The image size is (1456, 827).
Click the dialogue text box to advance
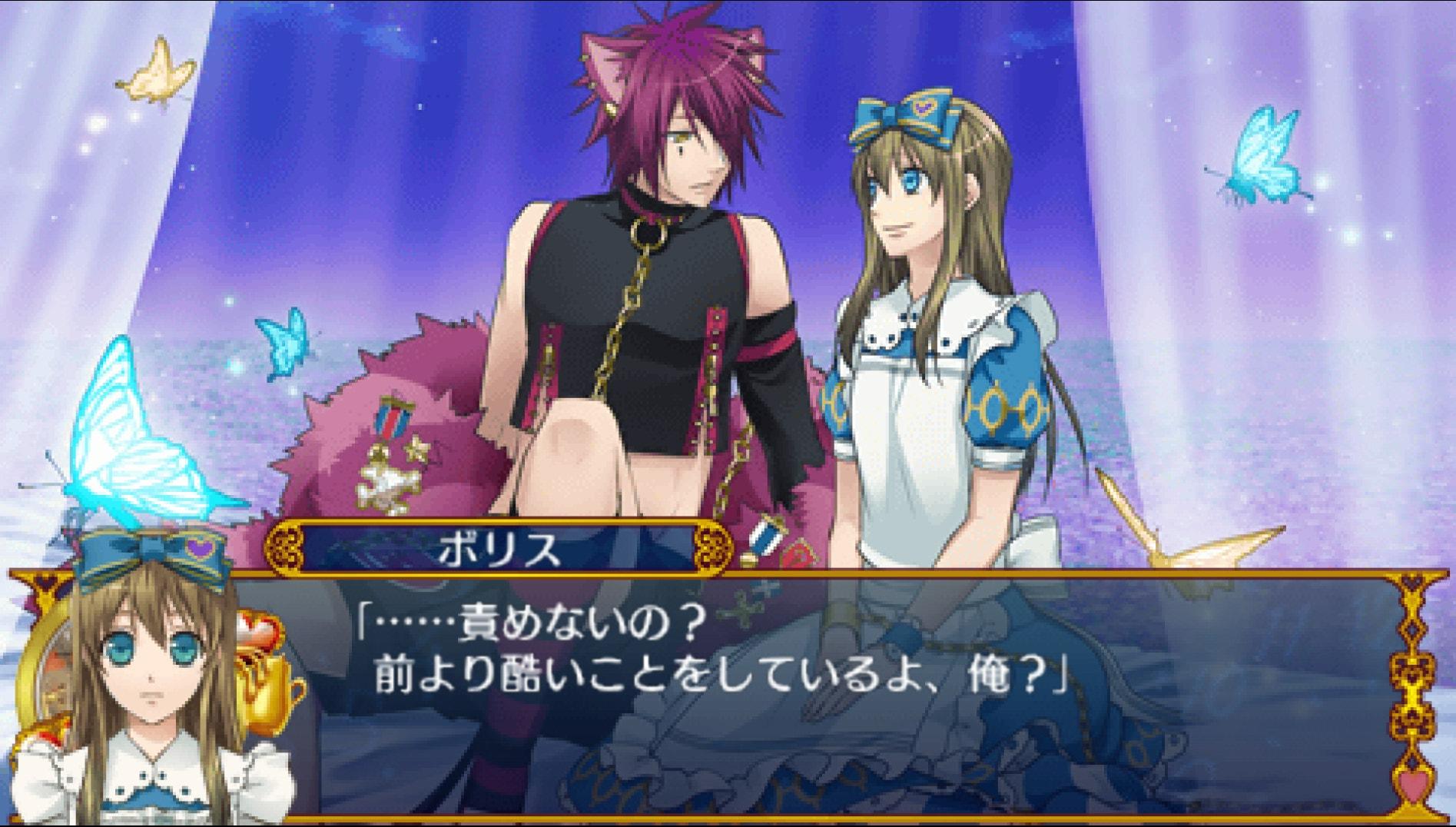tap(768, 692)
